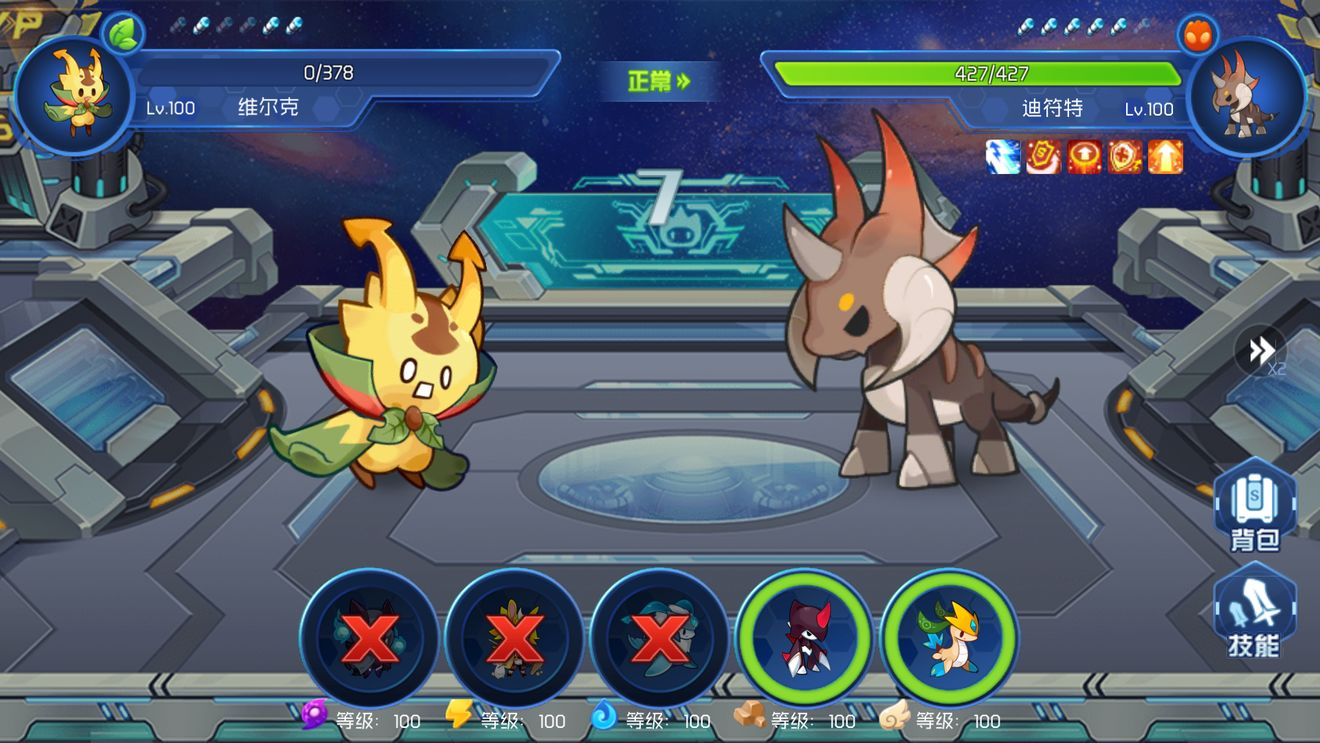1320x743 pixels.
Task: Select the fainted yellow spiky pet slot
Action: pos(514,637)
